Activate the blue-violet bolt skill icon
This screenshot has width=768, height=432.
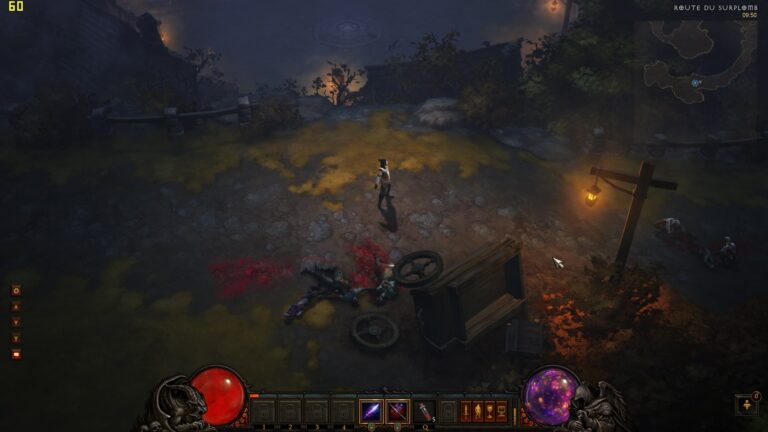(371, 410)
